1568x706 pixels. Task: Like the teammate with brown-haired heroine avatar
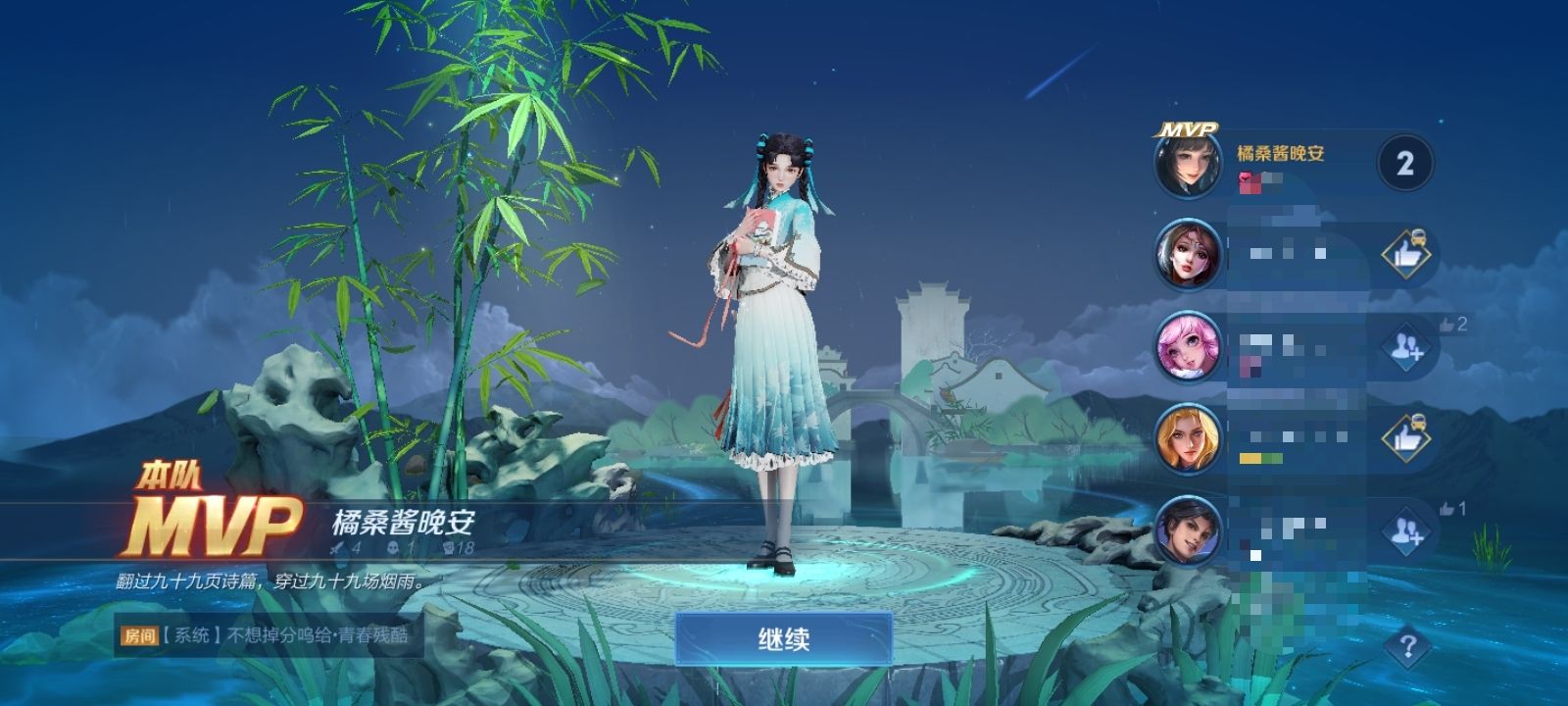point(1405,255)
